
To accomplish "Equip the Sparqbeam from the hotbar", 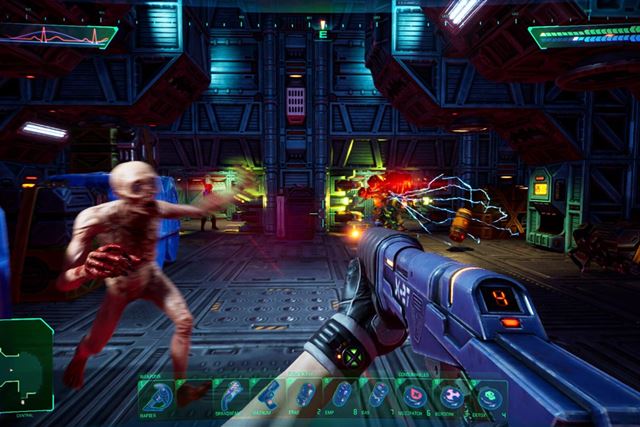I will (233, 396).
